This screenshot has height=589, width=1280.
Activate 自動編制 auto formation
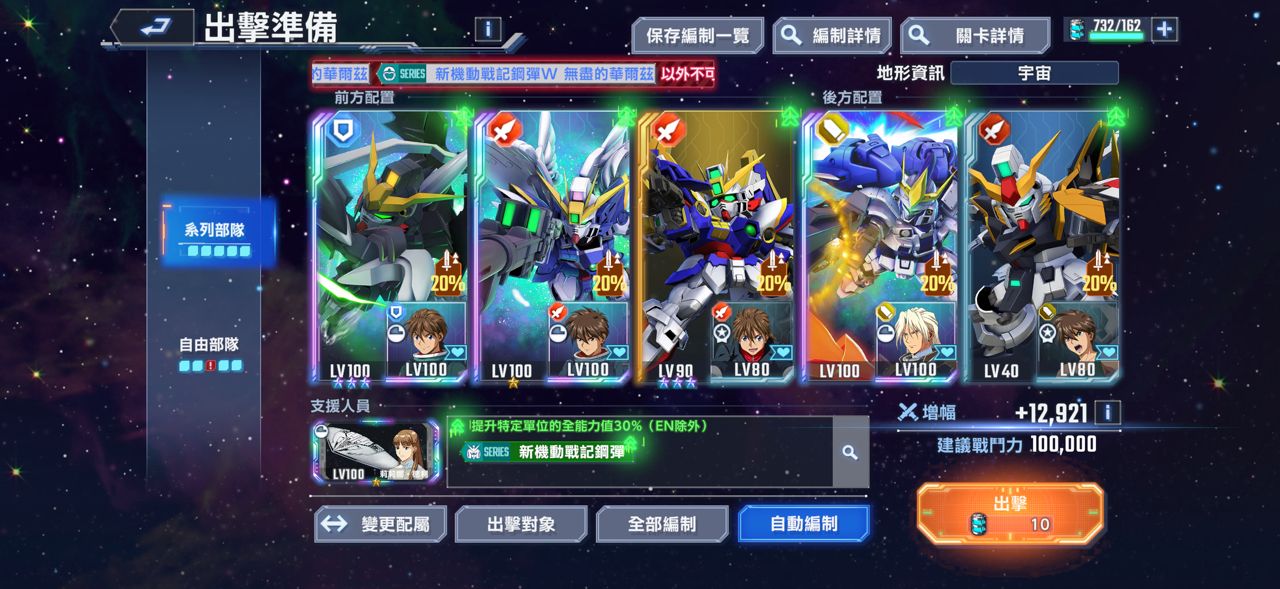pyautogui.click(x=803, y=524)
